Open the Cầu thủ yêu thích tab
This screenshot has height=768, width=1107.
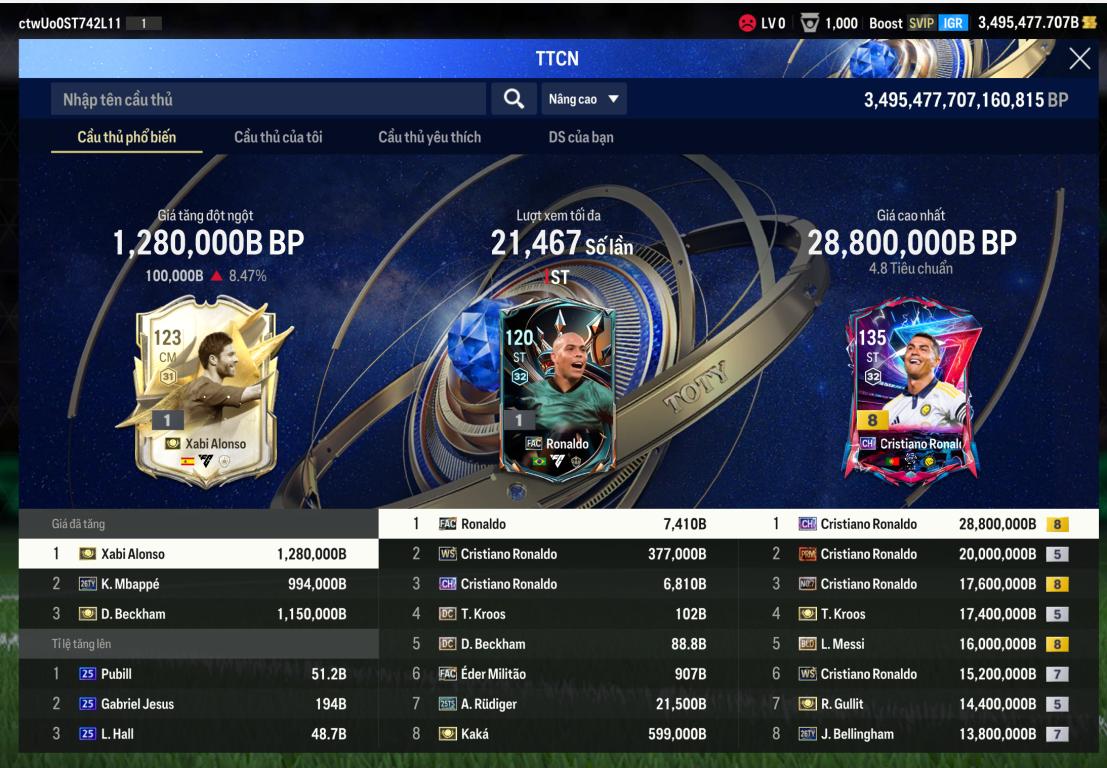coord(429,137)
